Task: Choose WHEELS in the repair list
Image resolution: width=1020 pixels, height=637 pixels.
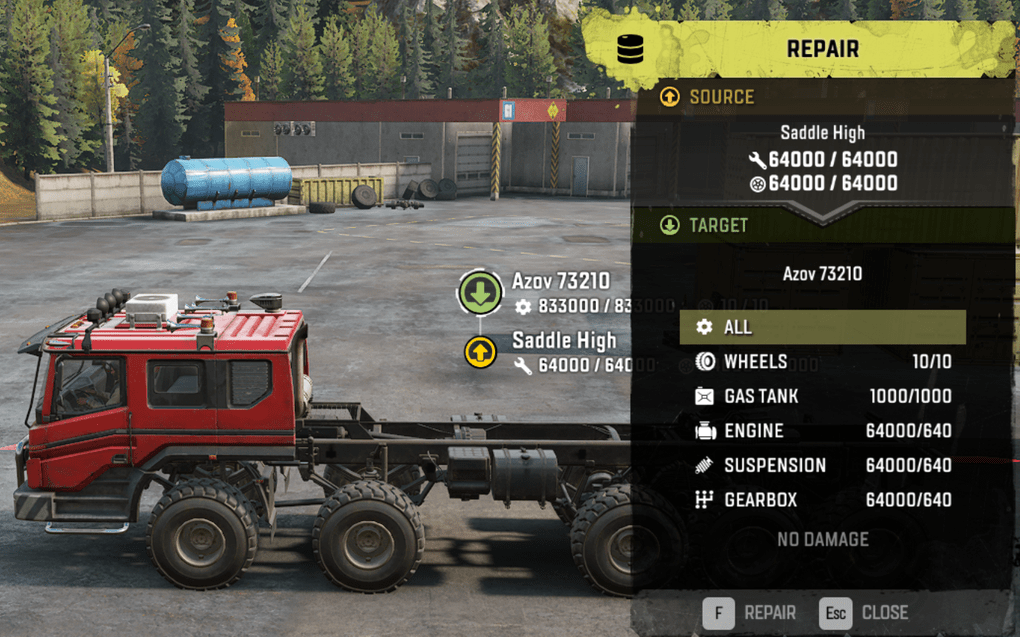Action: click(822, 362)
